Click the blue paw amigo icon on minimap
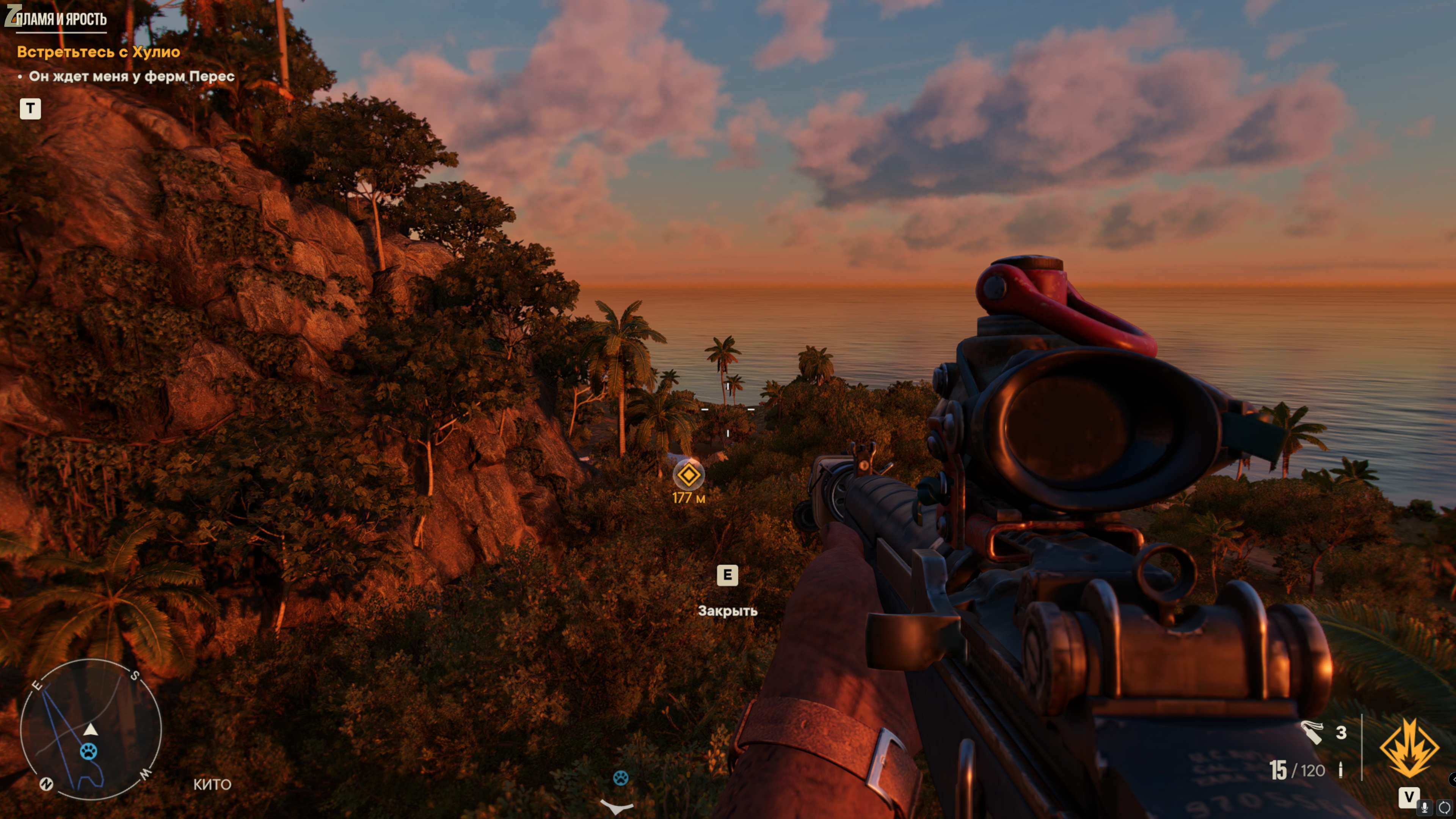 click(x=89, y=752)
